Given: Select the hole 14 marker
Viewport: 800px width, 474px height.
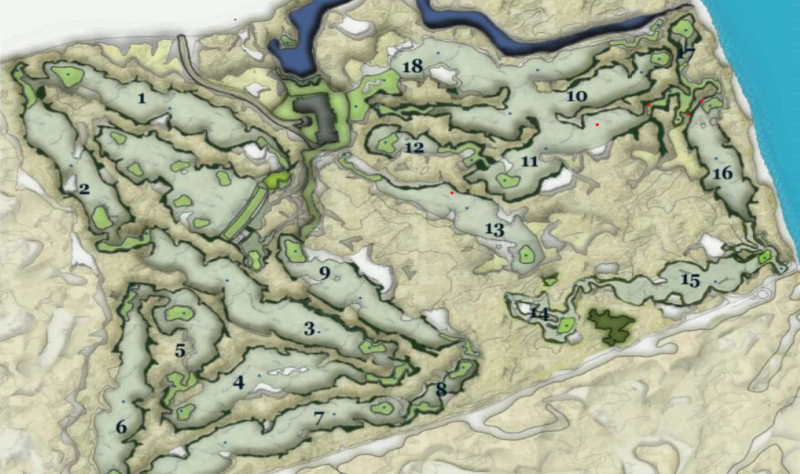Looking at the screenshot, I should (x=540, y=314).
